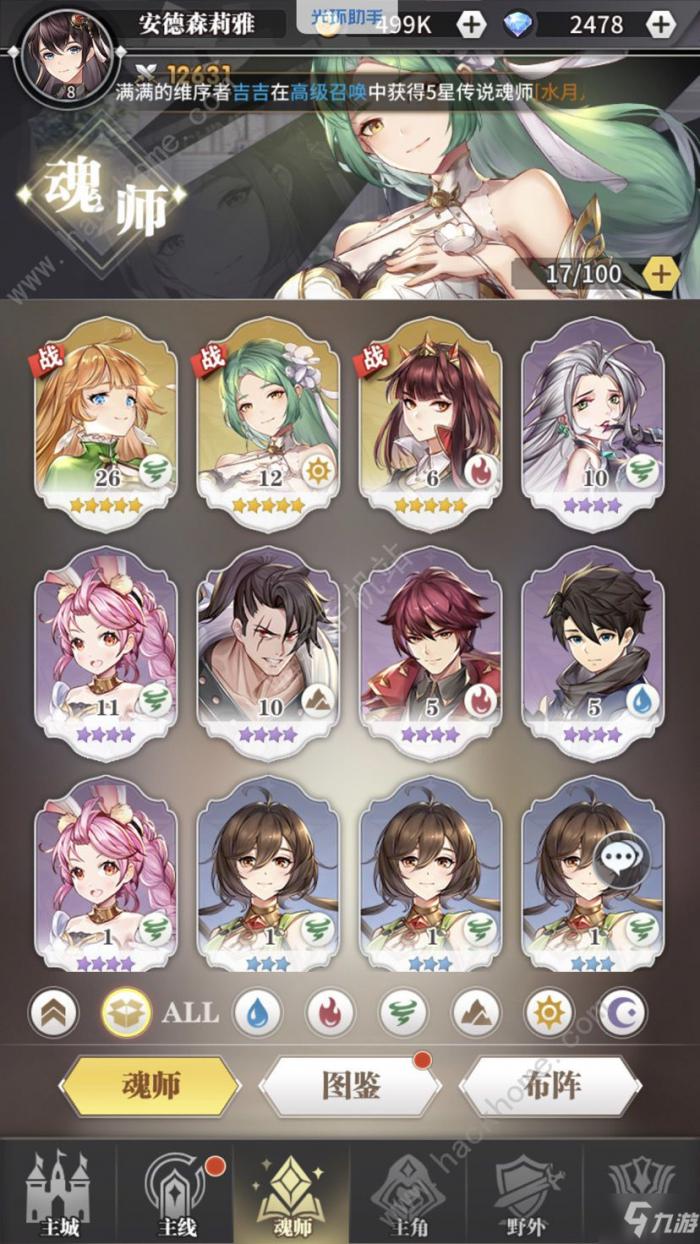This screenshot has width=700, height=1244.
Task: Filter by water element
Action: 257,1013
